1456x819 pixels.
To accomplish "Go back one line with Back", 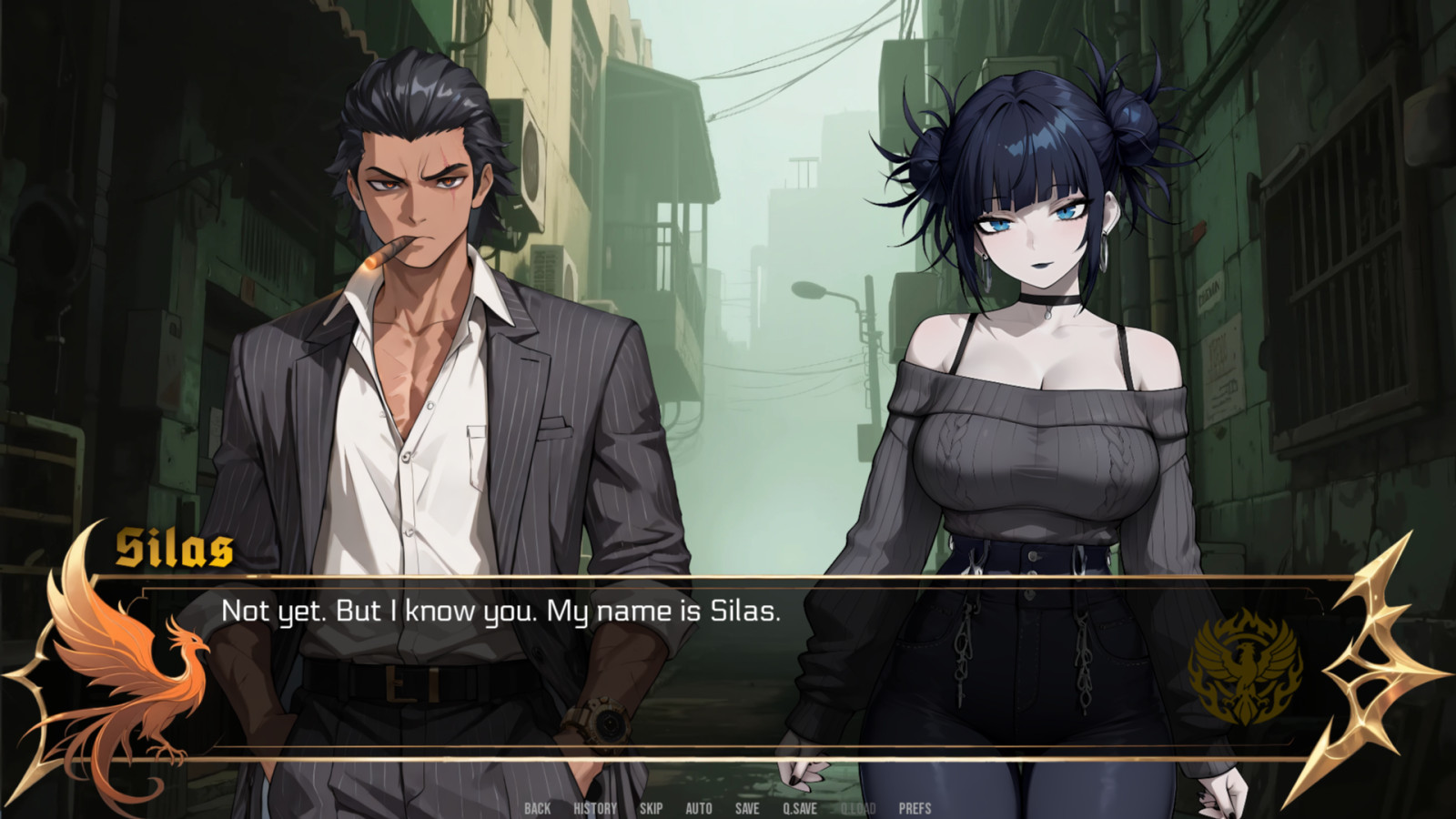I will pyautogui.click(x=537, y=808).
